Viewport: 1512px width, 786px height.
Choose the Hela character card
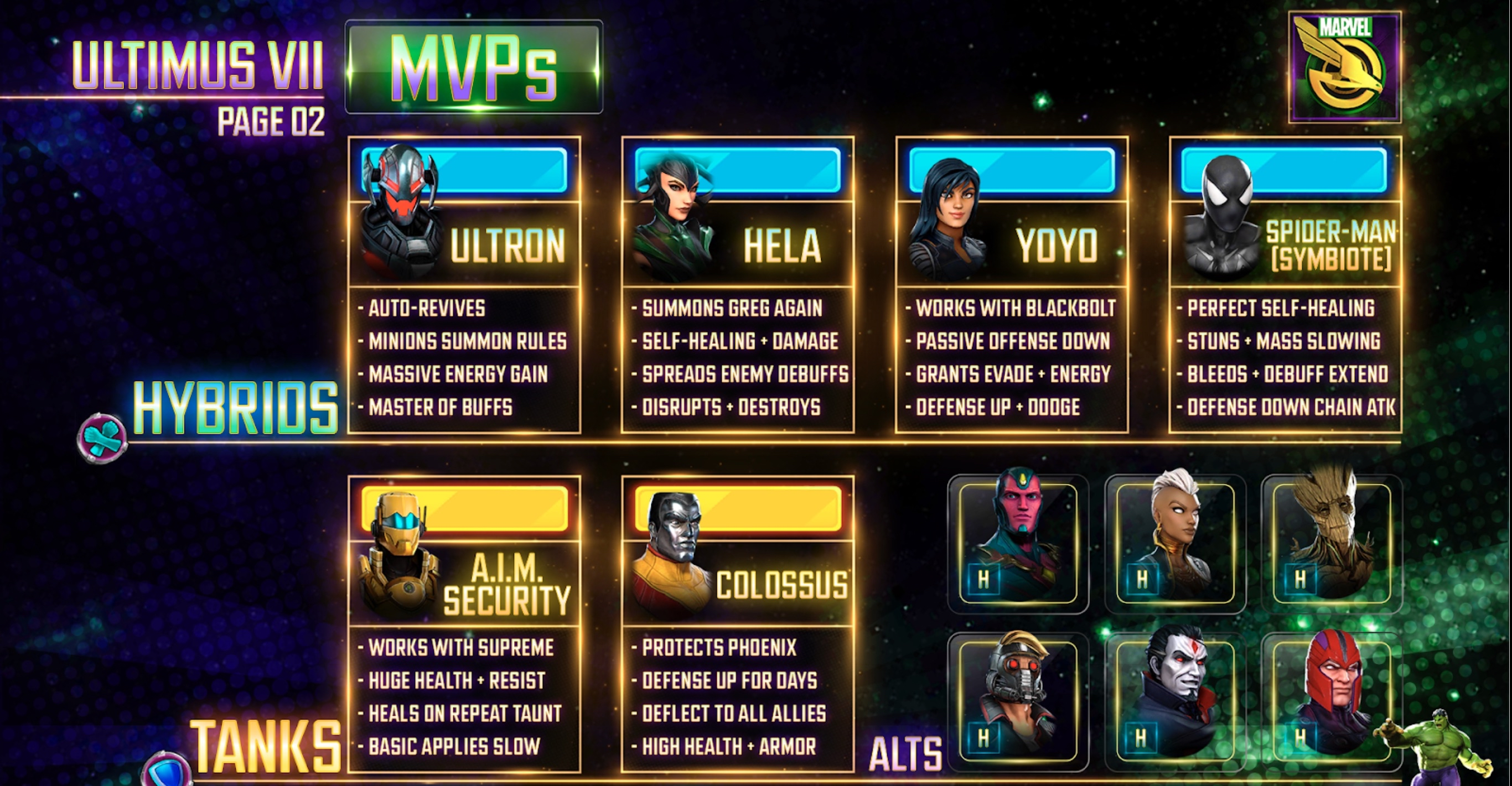pyautogui.click(x=738, y=284)
